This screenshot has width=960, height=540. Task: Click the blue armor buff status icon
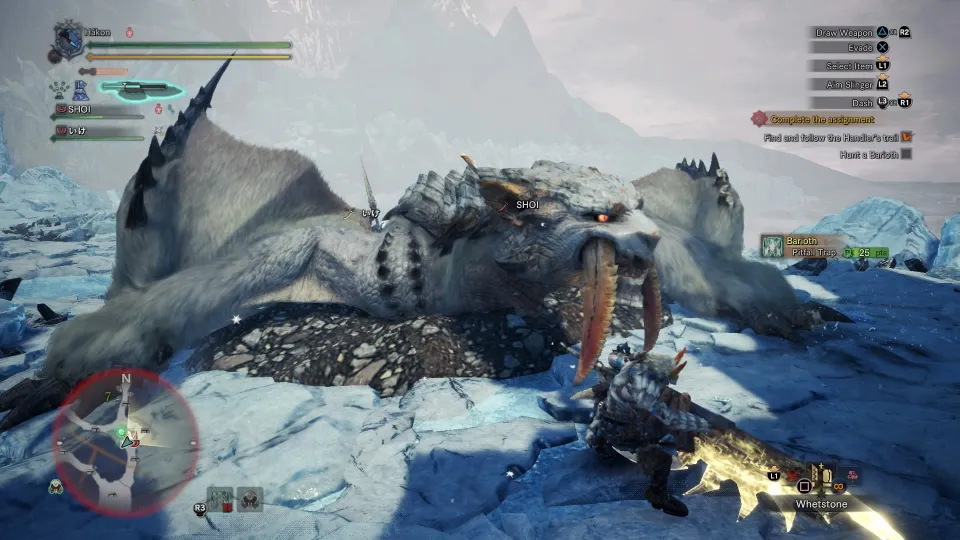click(x=82, y=90)
